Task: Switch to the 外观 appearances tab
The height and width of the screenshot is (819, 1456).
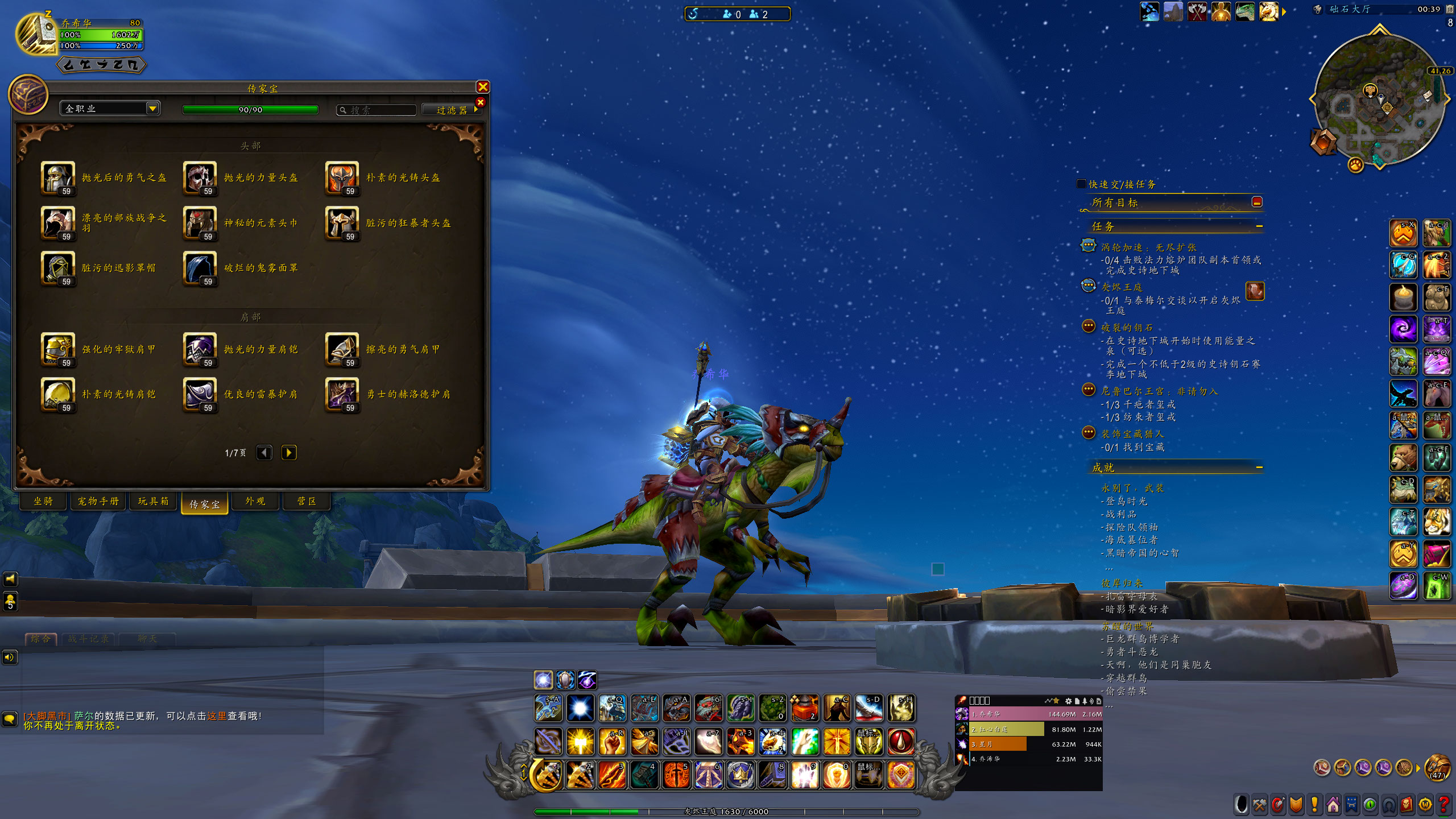Action: pyautogui.click(x=255, y=501)
